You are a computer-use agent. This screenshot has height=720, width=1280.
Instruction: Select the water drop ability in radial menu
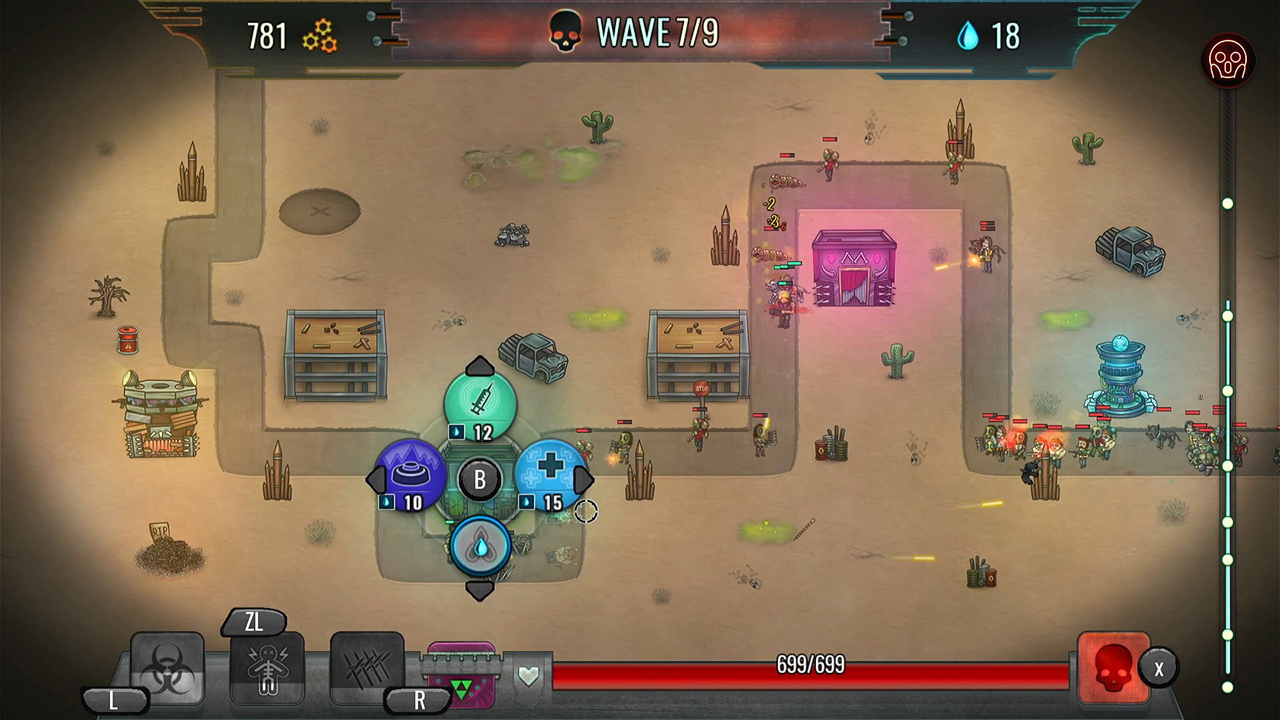pos(480,545)
